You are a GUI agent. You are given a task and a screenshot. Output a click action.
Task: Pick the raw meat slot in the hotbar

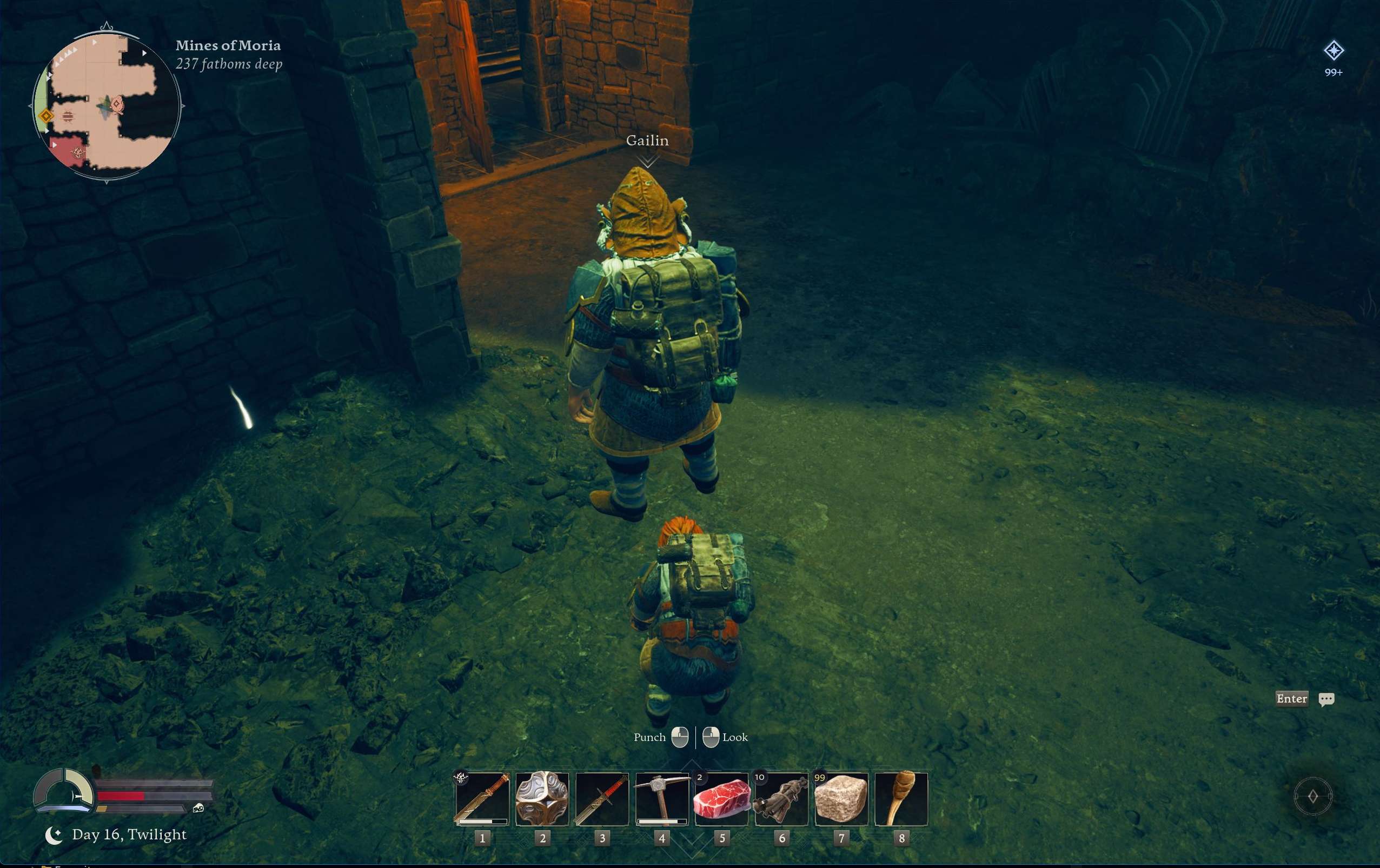721,799
